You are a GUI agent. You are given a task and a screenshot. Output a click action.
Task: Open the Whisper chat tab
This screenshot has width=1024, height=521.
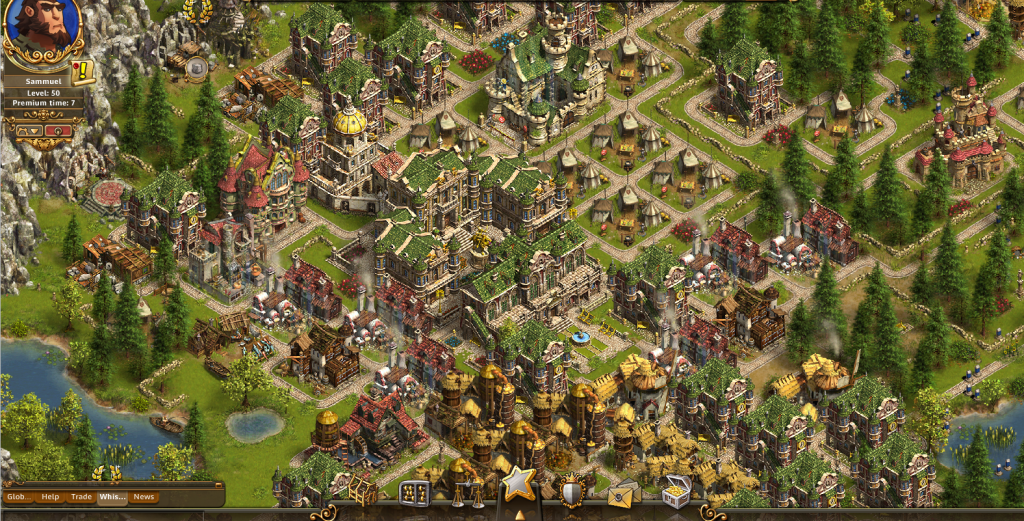[x=111, y=497]
